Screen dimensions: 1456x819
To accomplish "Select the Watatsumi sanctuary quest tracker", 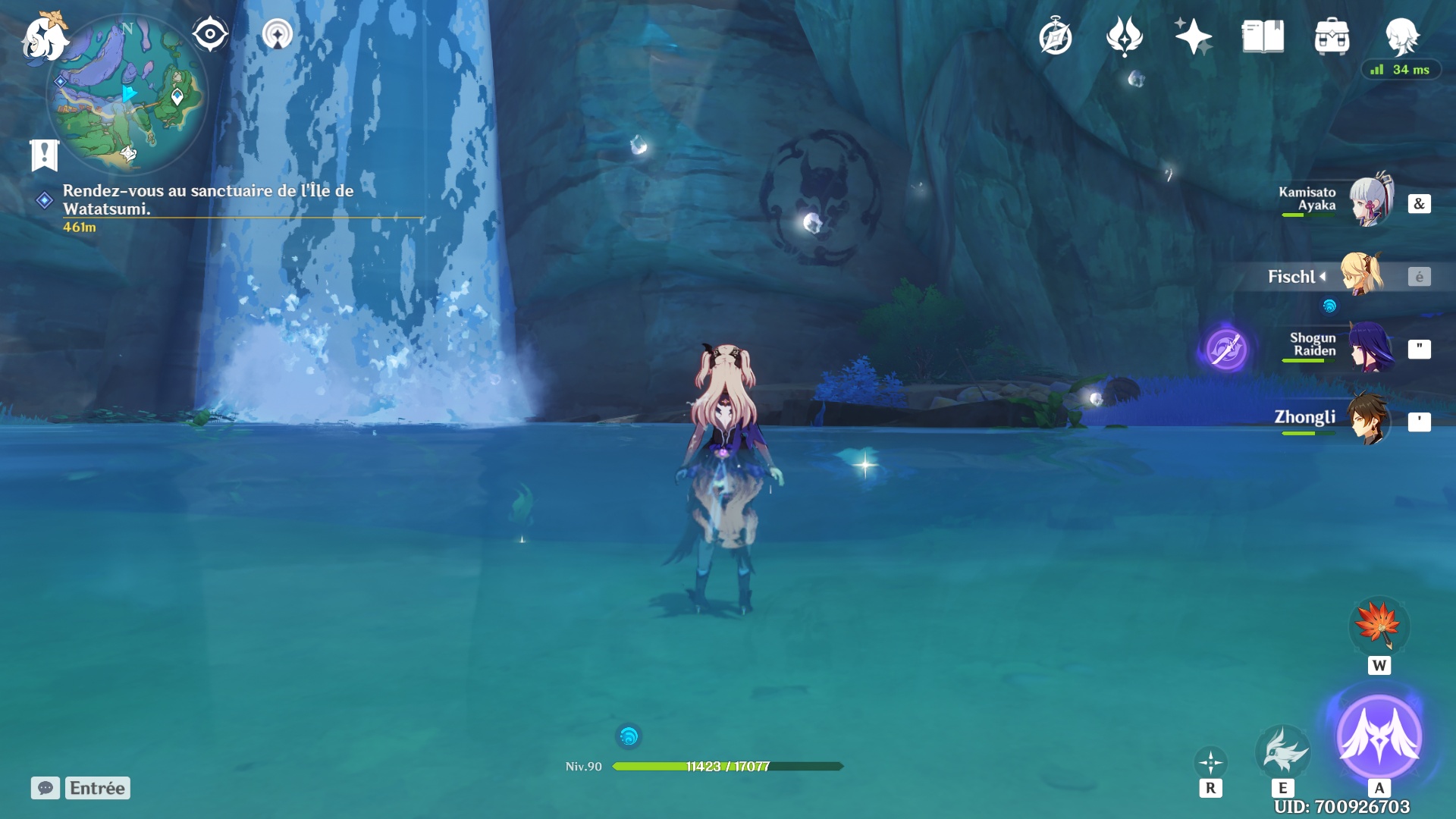I will click(x=208, y=200).
